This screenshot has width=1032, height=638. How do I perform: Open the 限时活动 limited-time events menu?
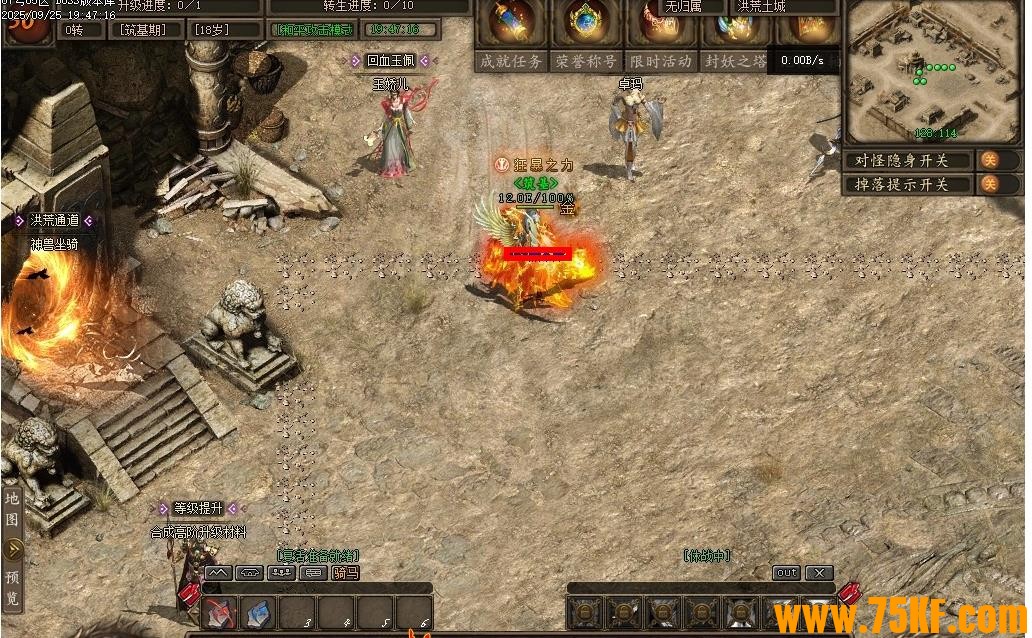click(660, 61)
